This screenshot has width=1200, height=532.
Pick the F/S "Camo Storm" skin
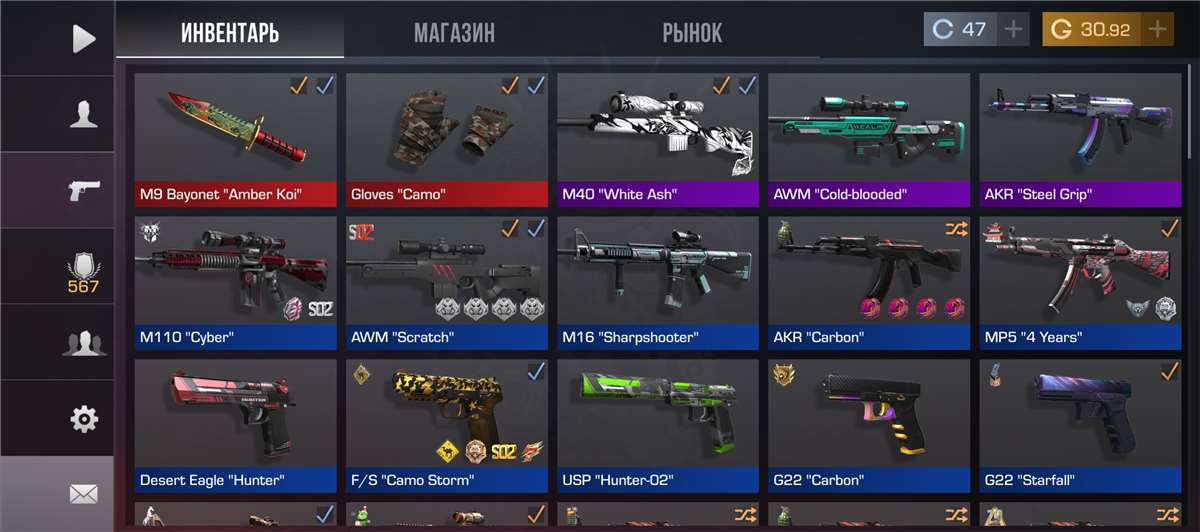coord(446,425)
